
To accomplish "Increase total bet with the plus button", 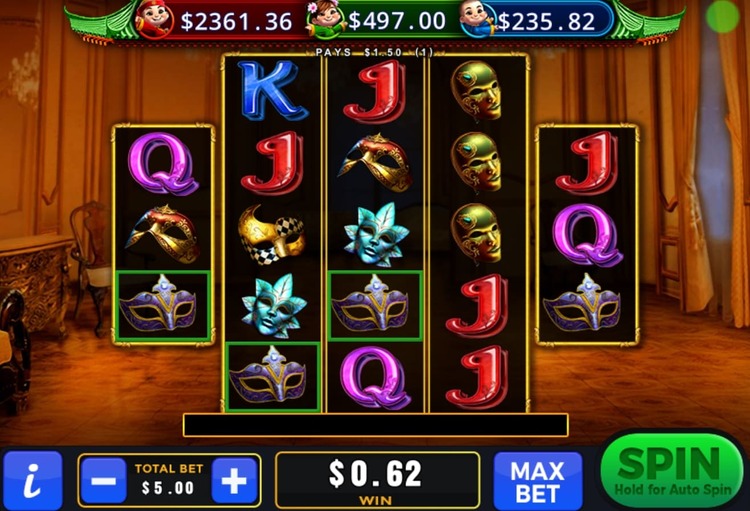I will click(234, 481).
